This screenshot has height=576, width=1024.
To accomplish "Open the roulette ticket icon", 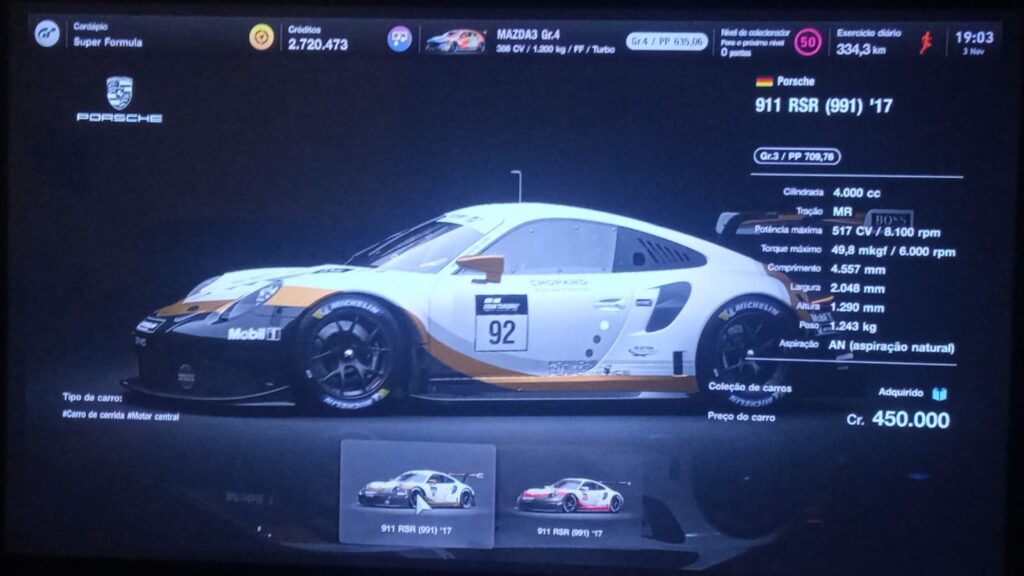I will (x=400, y=39).
